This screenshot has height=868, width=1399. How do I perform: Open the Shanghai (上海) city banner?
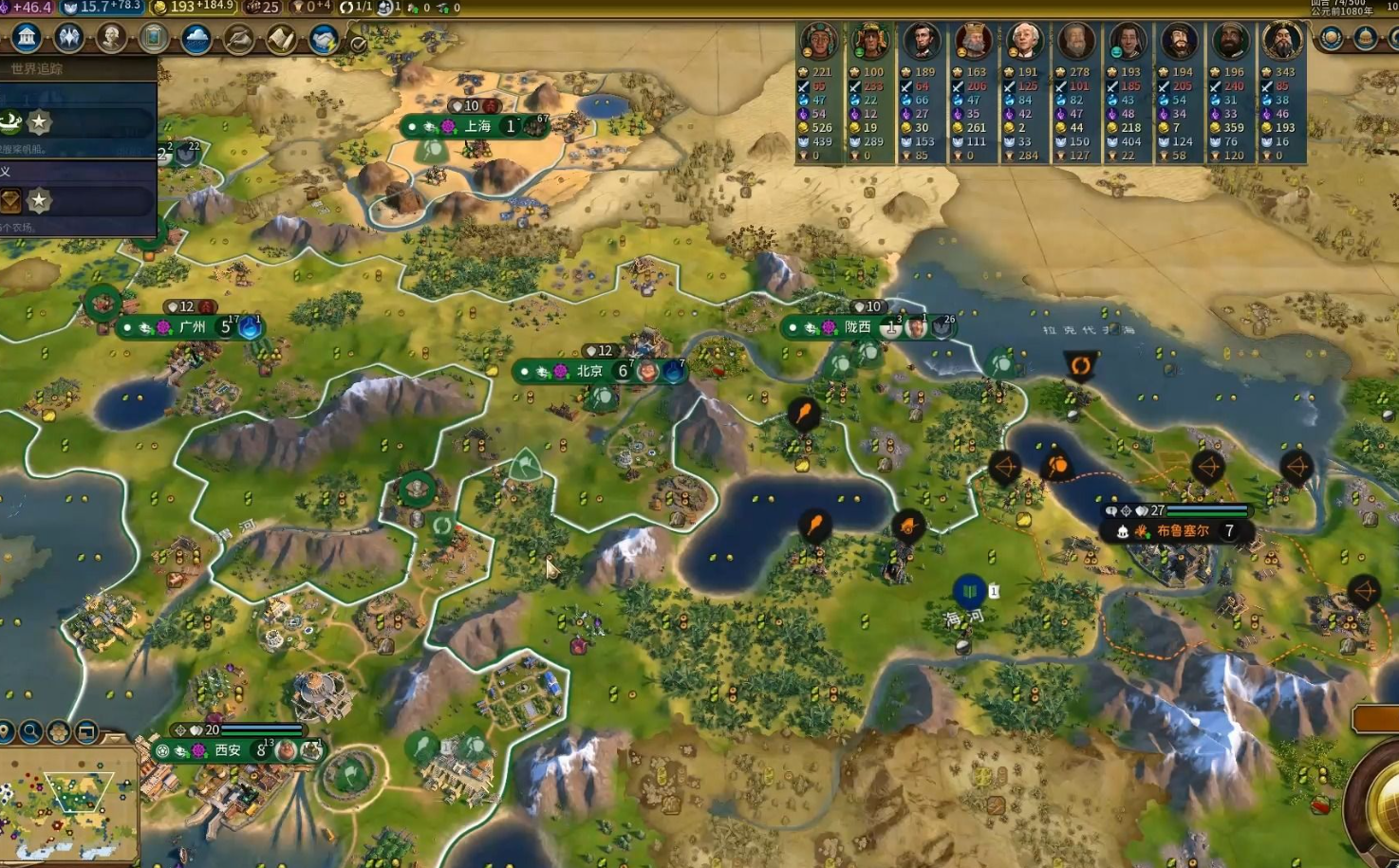tap(476, 126)
